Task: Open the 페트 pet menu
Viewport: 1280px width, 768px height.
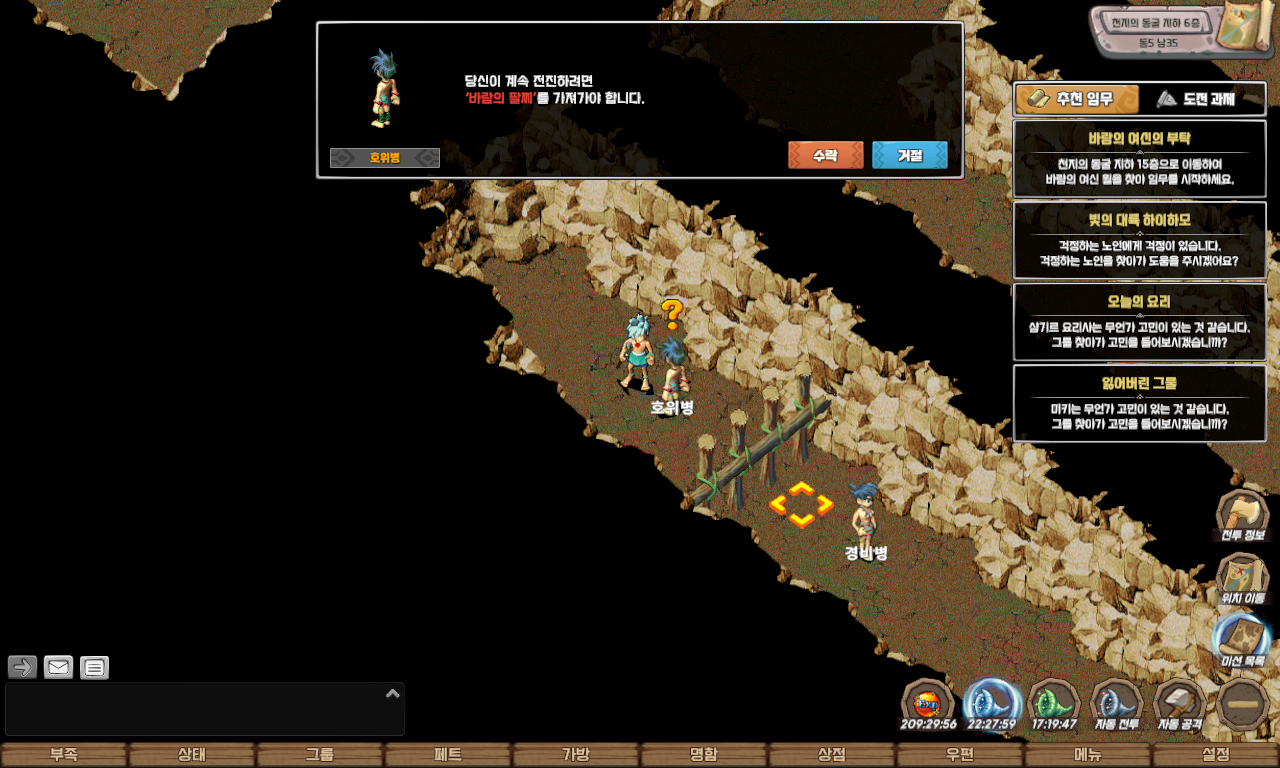Action: tap(448, 755)
